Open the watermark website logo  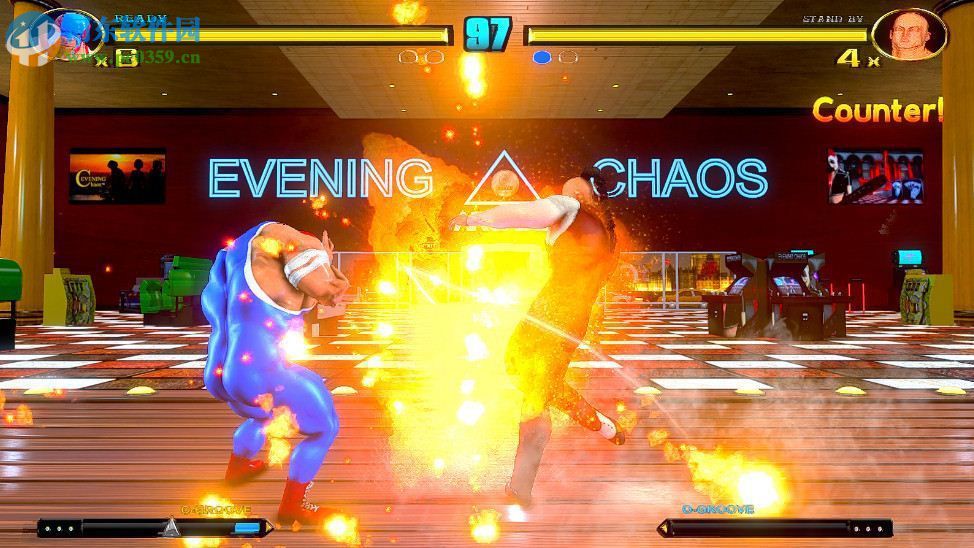(28, 36)
